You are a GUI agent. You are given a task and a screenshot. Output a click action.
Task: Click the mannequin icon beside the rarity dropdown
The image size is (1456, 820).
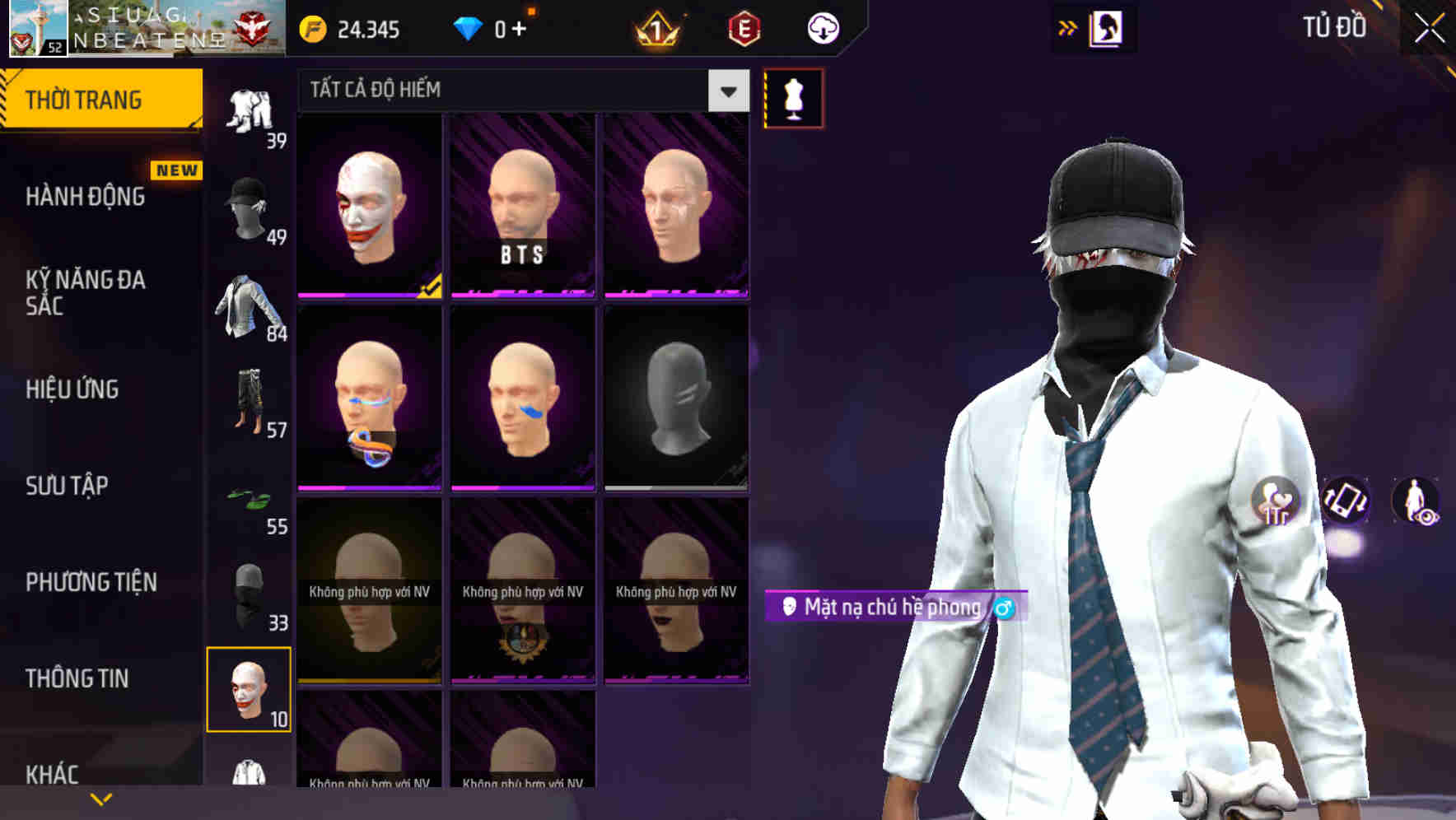793,96
